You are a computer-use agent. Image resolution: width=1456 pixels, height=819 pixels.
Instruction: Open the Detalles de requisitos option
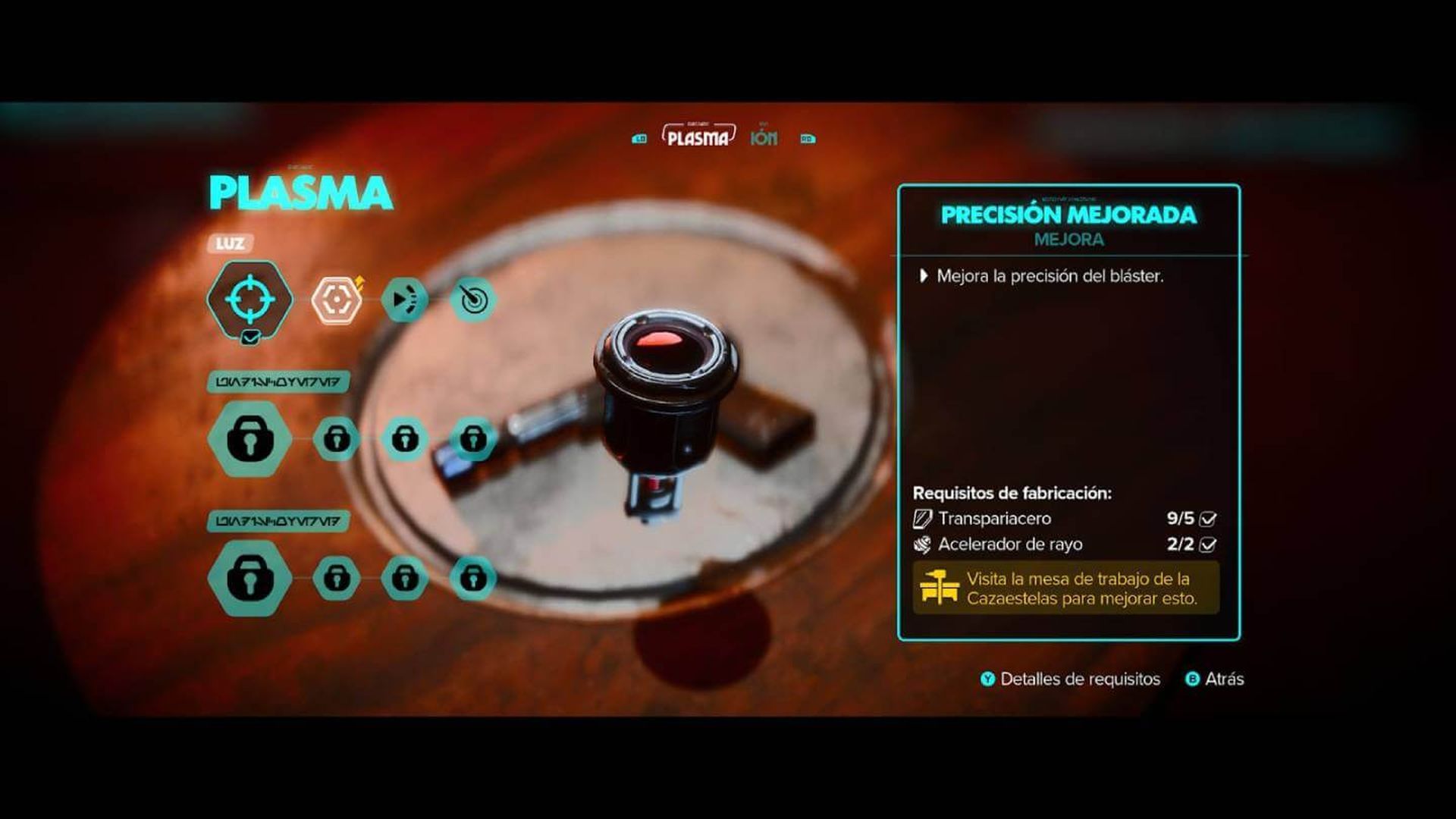1070,679
